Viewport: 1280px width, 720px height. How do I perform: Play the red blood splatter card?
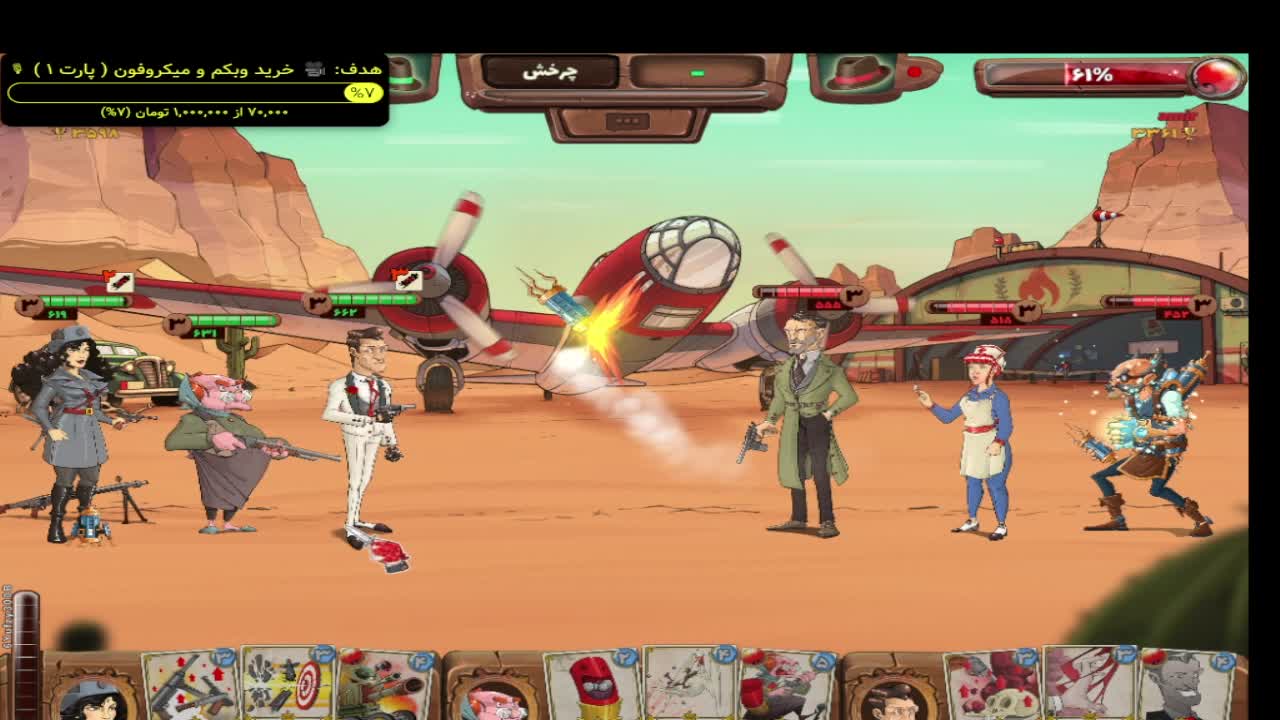1088,685
